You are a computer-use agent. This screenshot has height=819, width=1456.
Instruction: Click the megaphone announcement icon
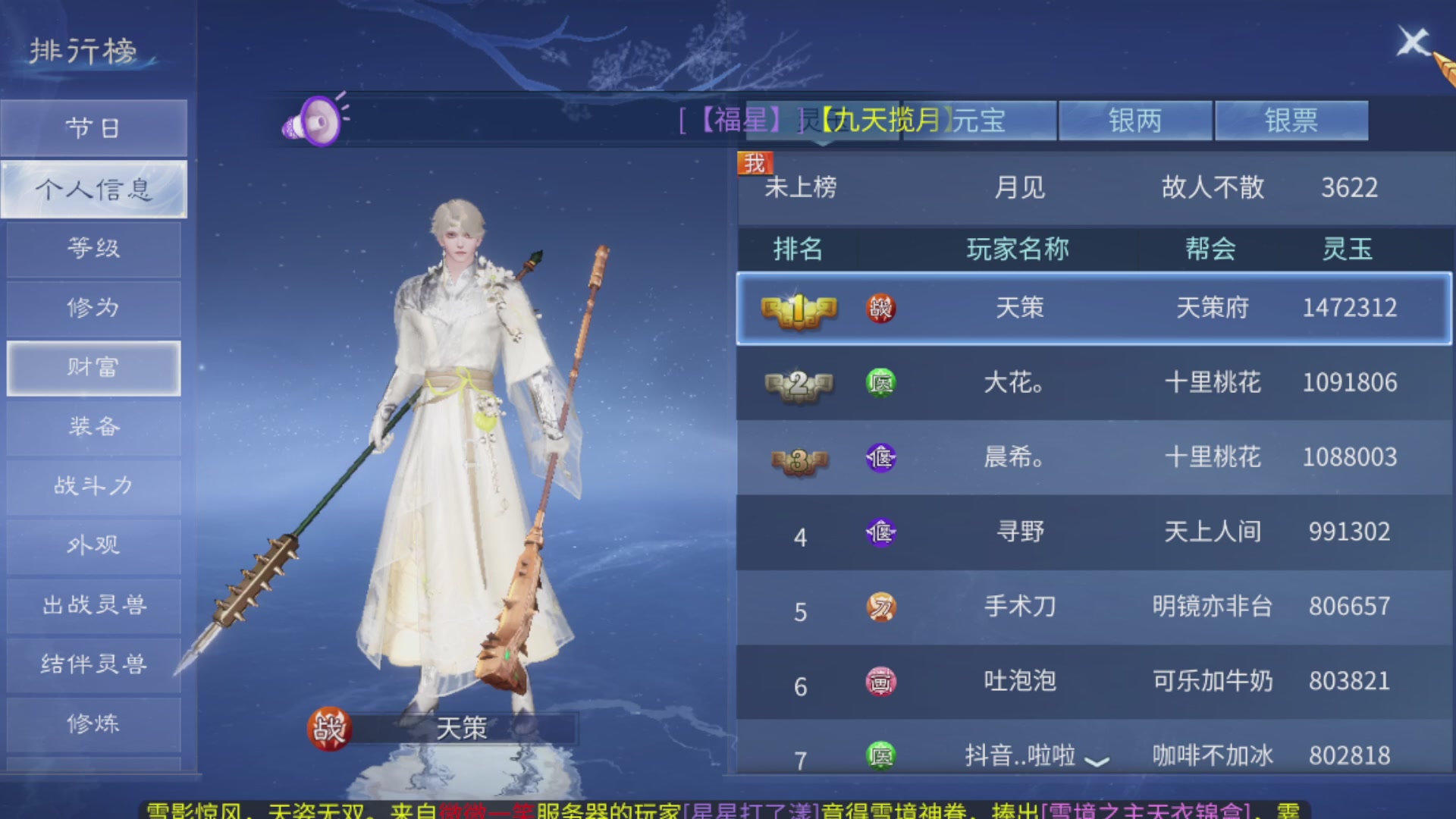(x=313, y=121)
